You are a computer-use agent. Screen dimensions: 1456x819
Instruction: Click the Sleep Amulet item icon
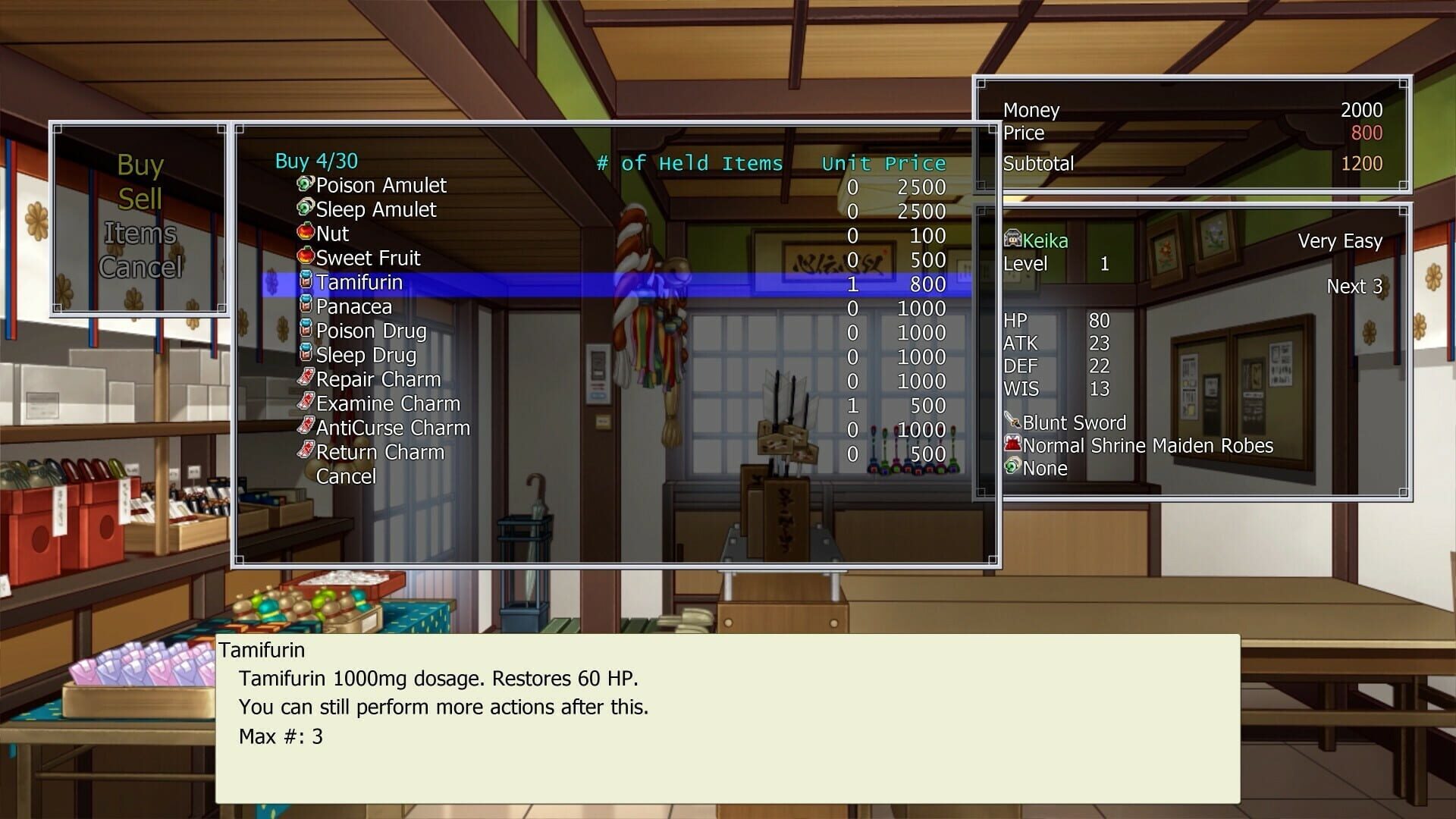point(303,210)
